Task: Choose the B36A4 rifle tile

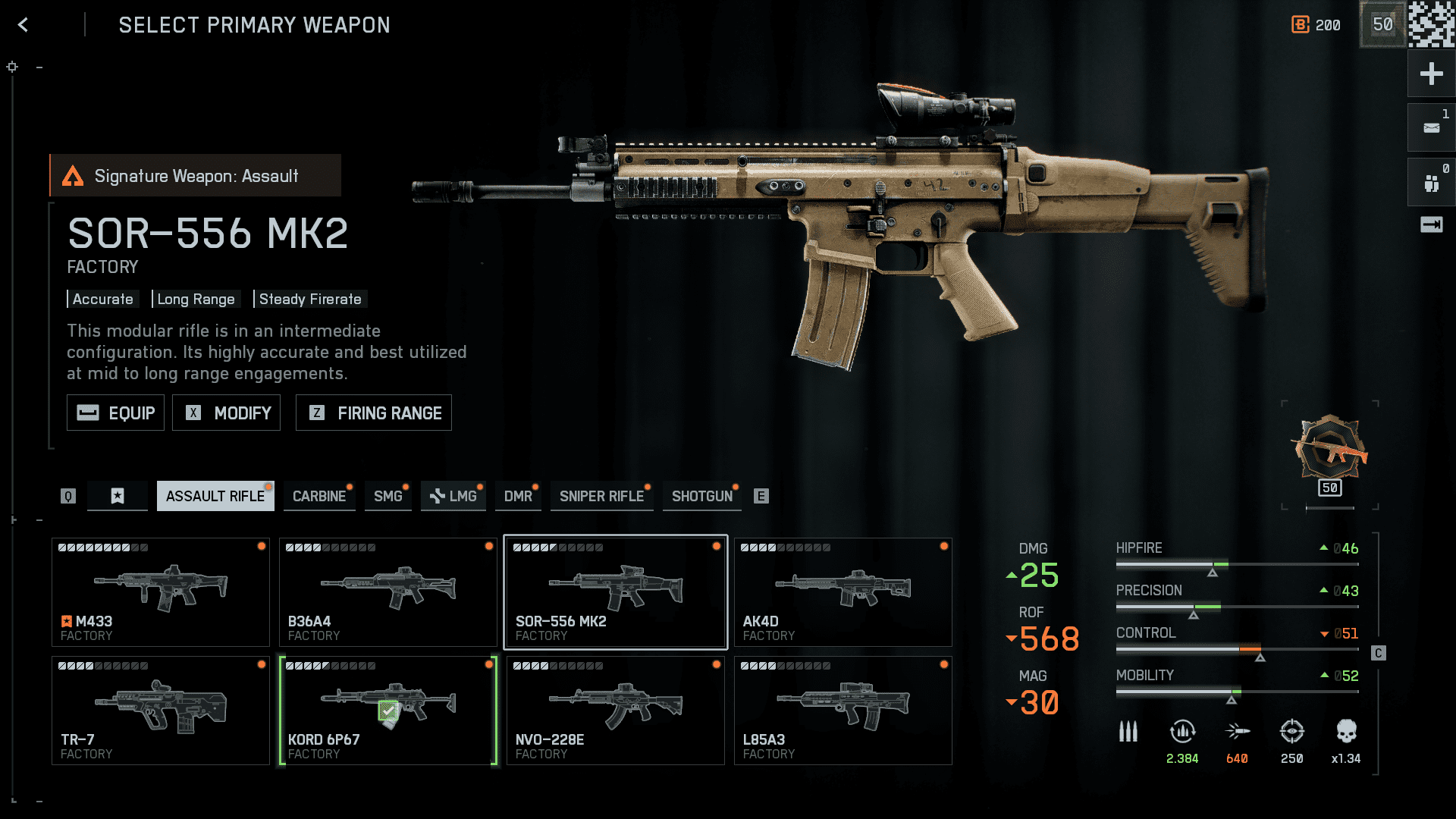Action: (388, 592)
